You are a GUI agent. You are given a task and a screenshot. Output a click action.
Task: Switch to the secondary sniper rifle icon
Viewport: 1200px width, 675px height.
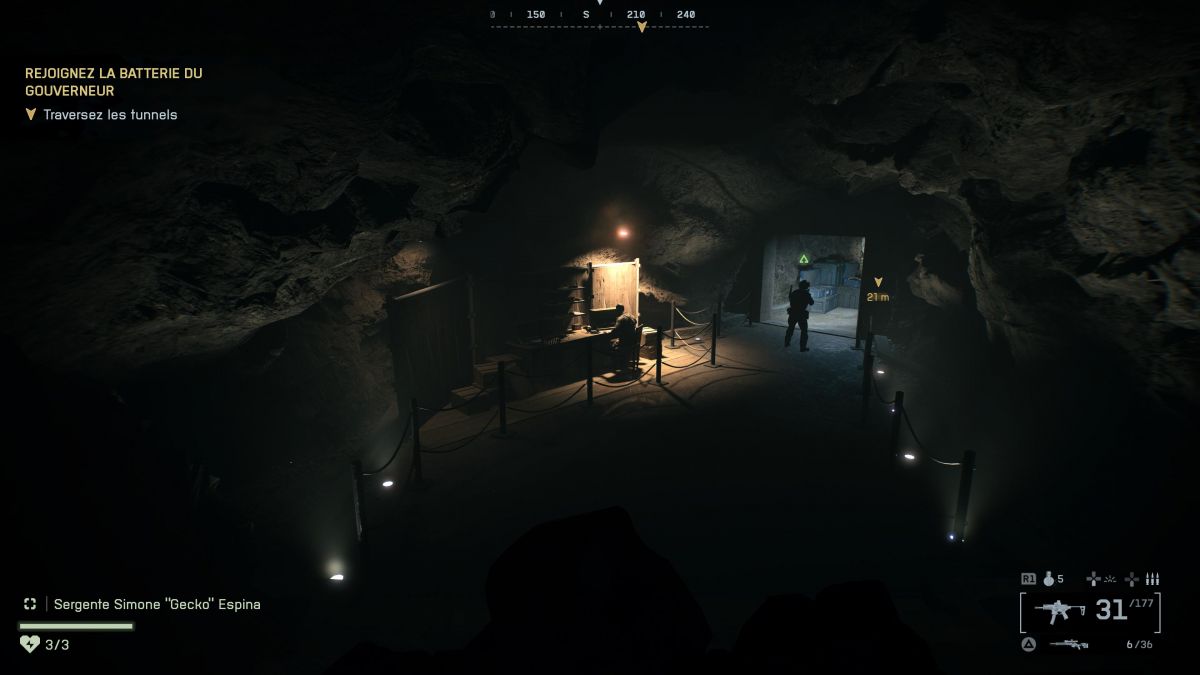click(1068, 644)
